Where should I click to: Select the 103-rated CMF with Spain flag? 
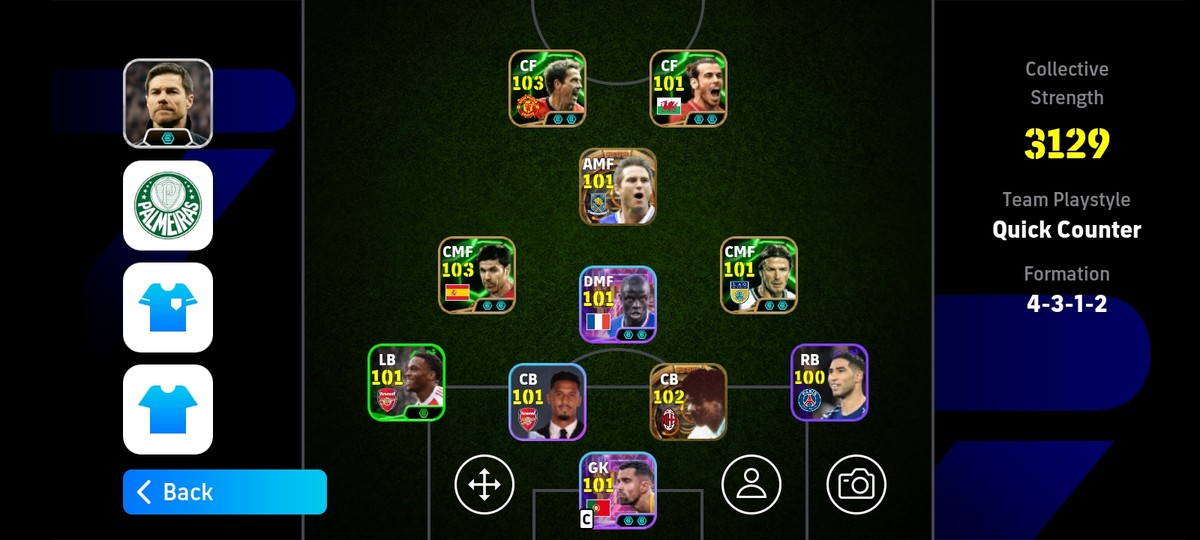[477, 275]
